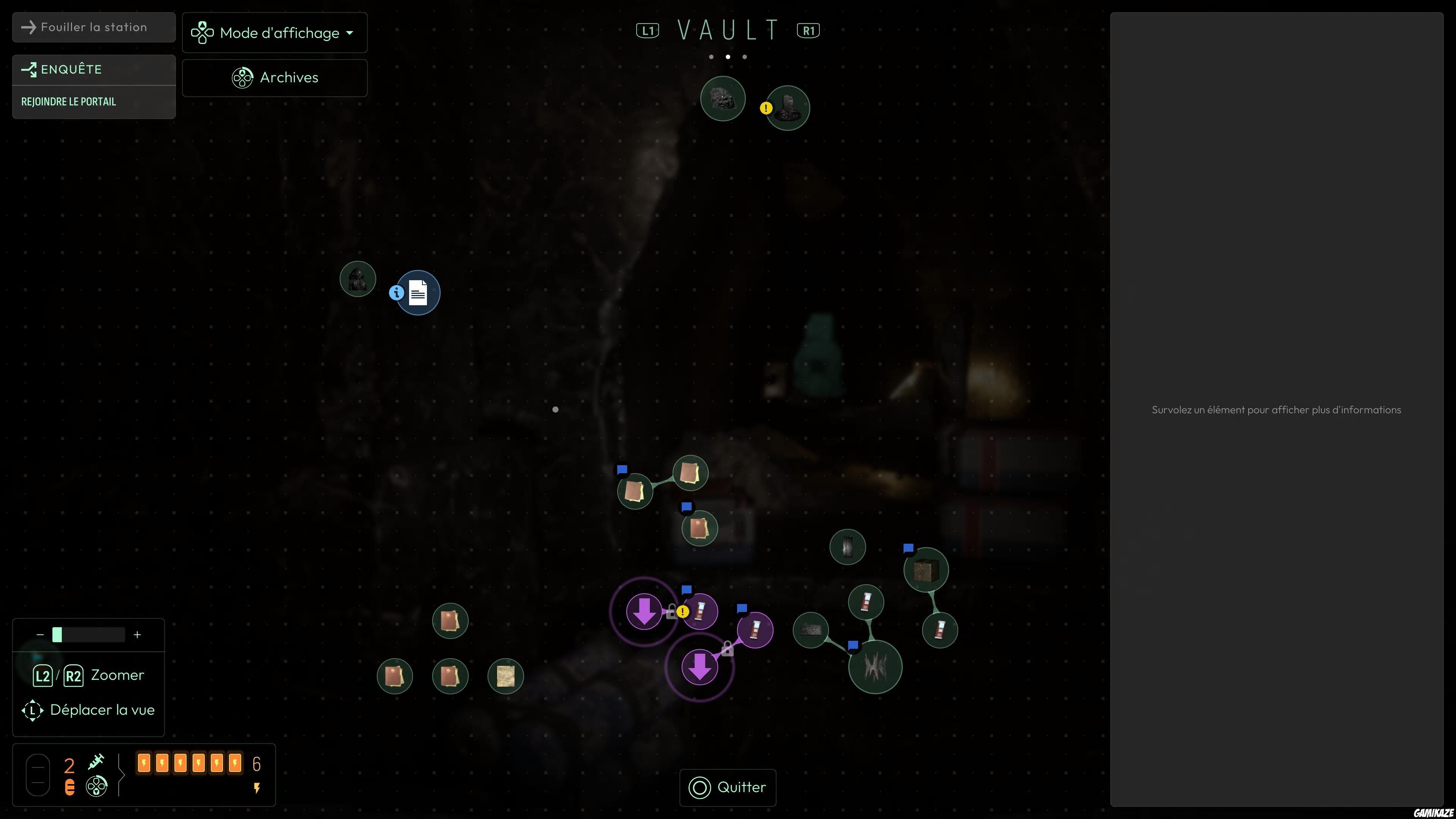The height and width of the screenshot is (819, 1456).
Task: Open the pedestal node with yellow alert
Action: 788,108
